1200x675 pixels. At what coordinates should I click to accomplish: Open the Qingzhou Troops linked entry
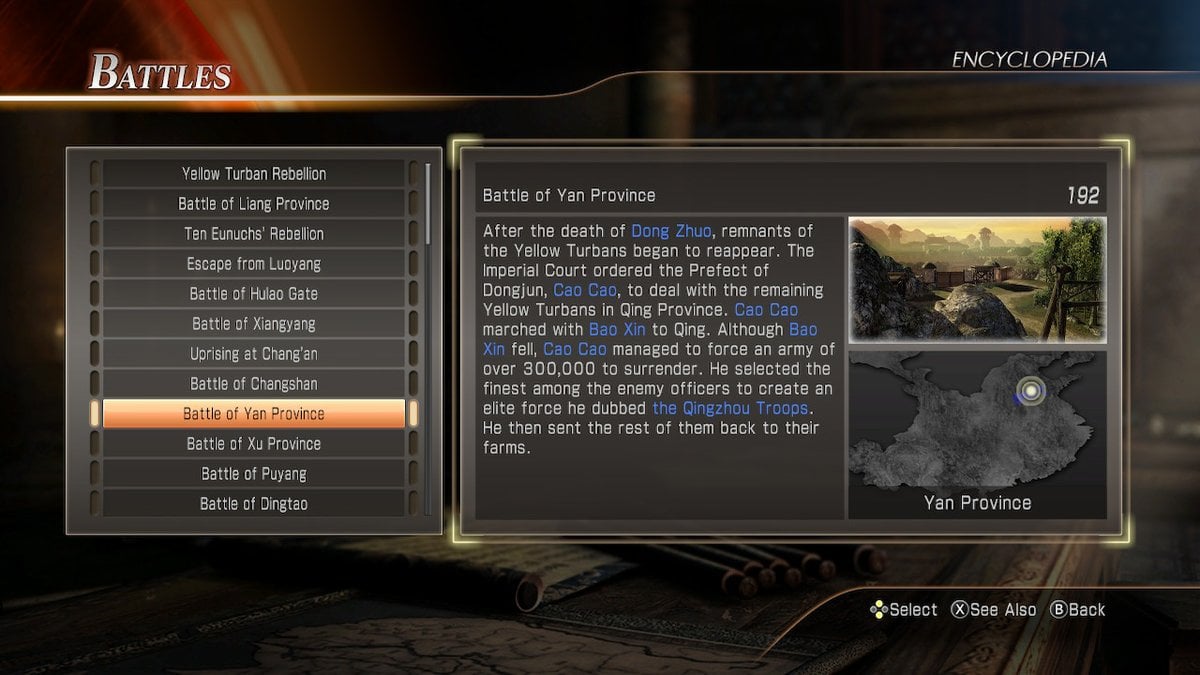(730, 409)
